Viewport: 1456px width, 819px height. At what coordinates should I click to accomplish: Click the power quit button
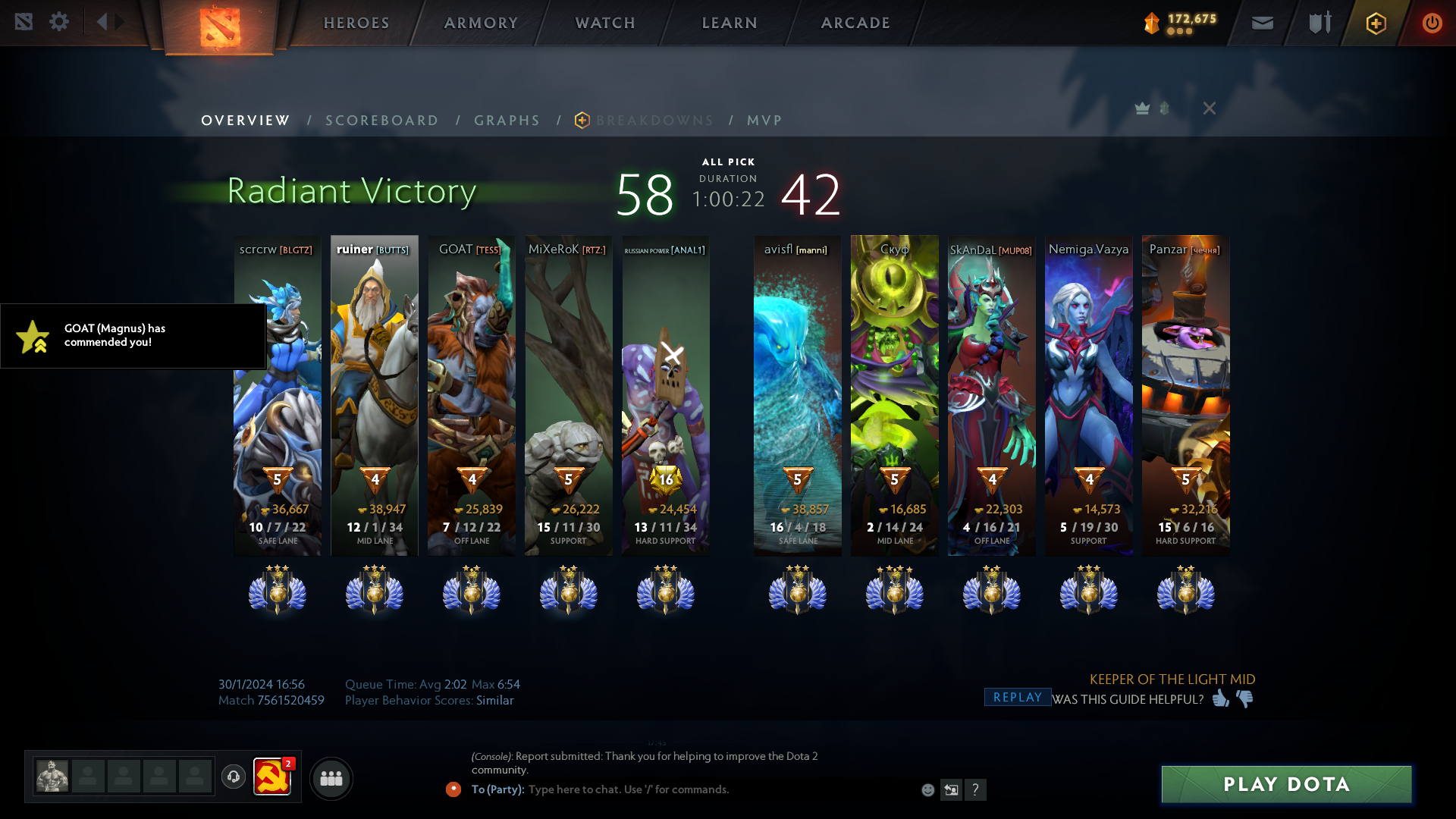[x=1432, y=23]
